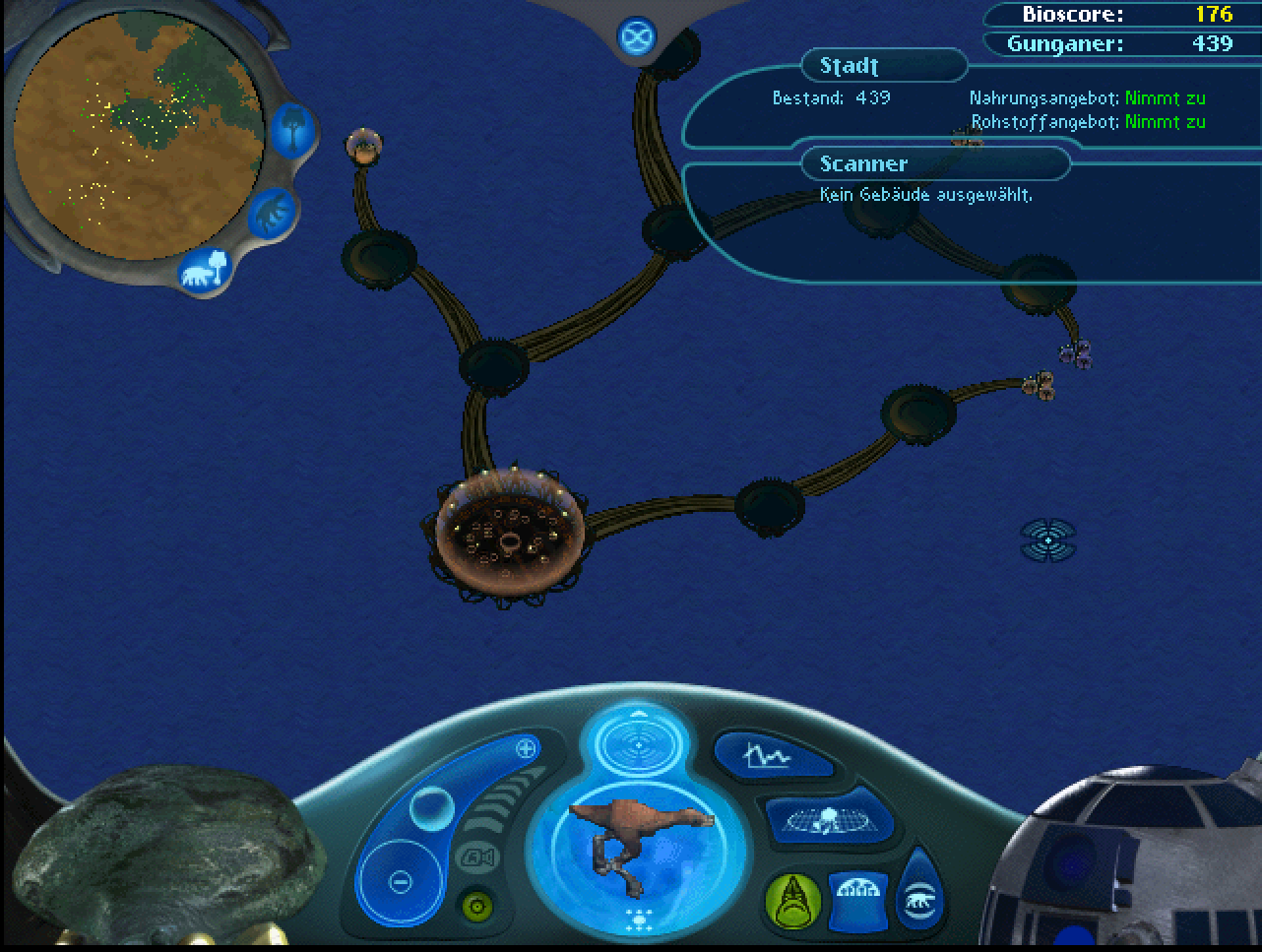Image resolution: width=1262 pixels, height=952 pixels.
Task: Click the dotted cluster icon below the creature
Action: click(636, 922)
